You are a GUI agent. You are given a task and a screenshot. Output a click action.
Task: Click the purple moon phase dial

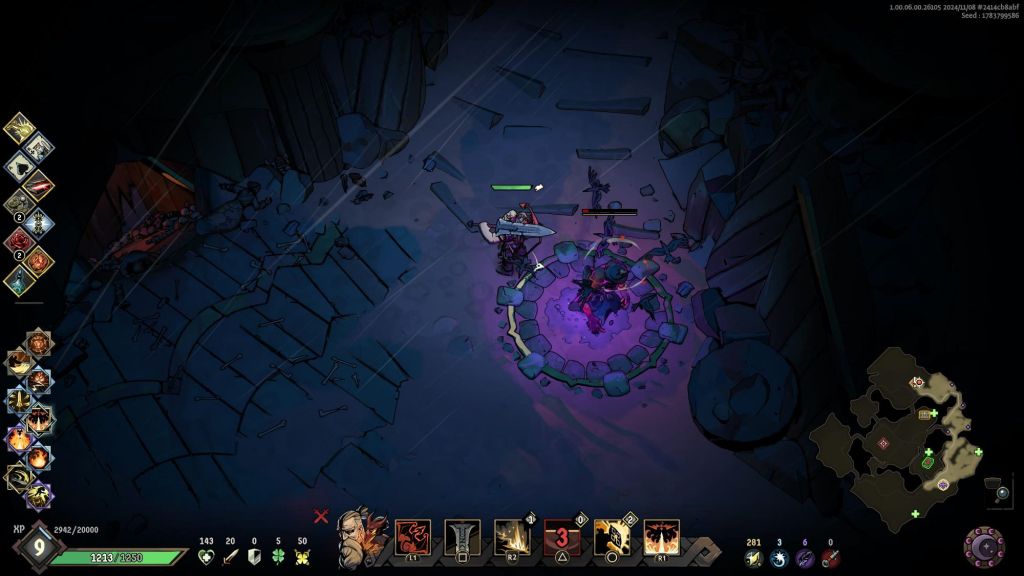tap(984, 545)
